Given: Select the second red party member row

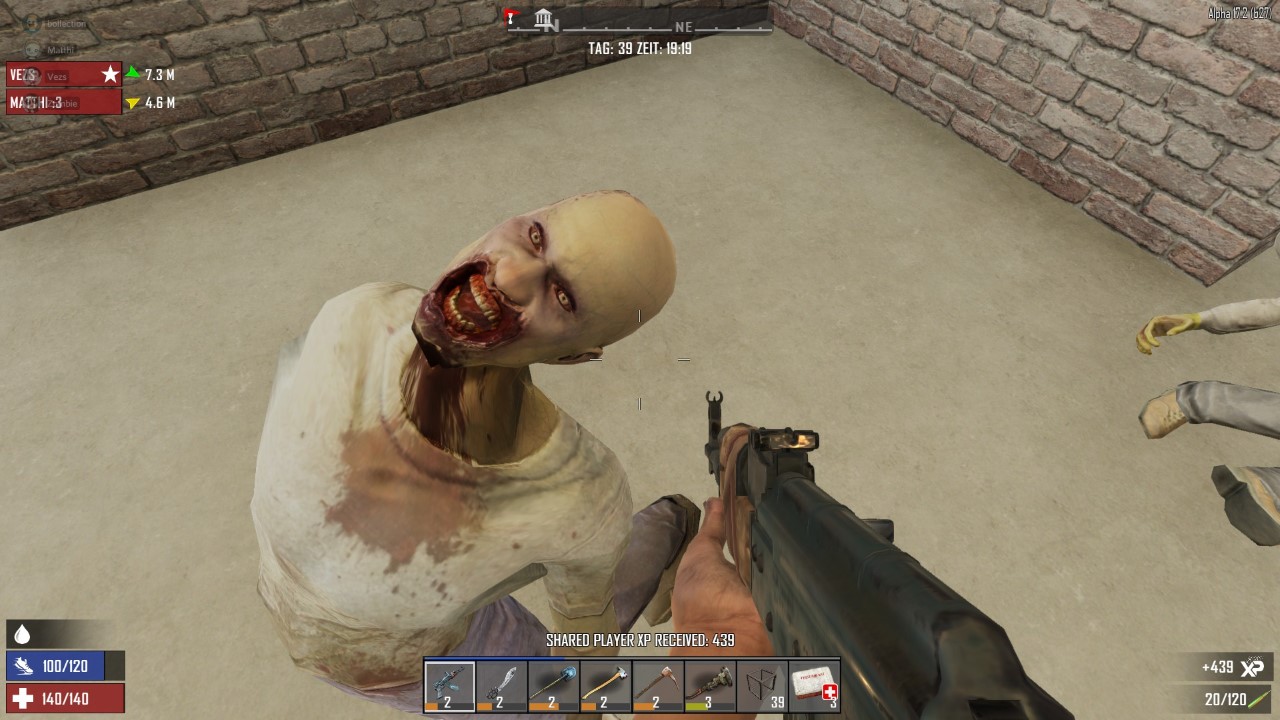Looking at the screenshot, I should [x=64, y=102].
